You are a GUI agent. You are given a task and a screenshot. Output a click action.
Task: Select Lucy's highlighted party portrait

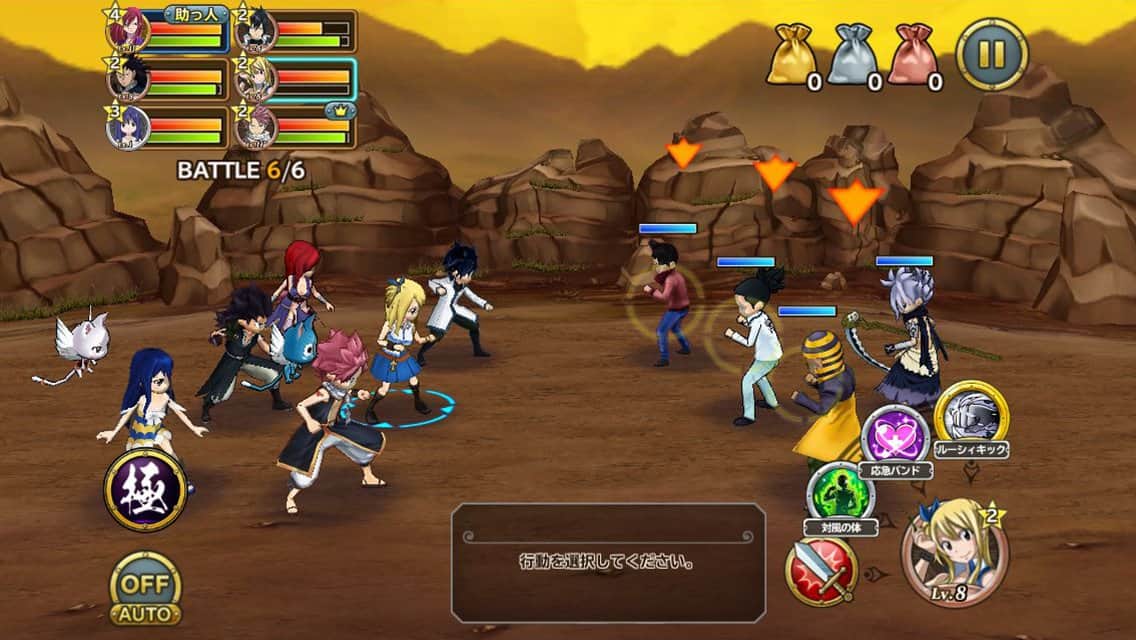[295, 78]
